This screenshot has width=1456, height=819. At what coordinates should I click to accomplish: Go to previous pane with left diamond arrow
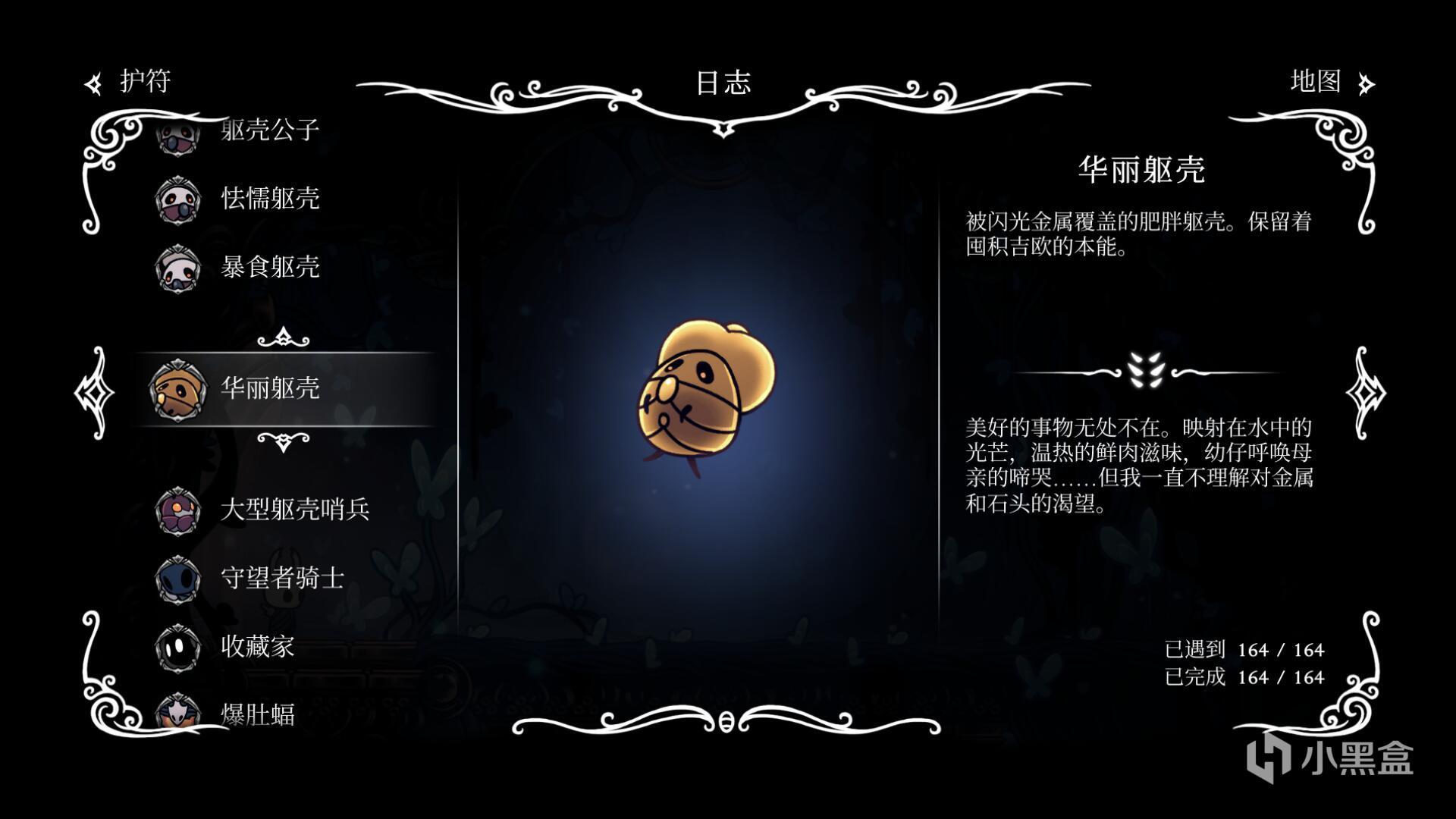point(94,392)
